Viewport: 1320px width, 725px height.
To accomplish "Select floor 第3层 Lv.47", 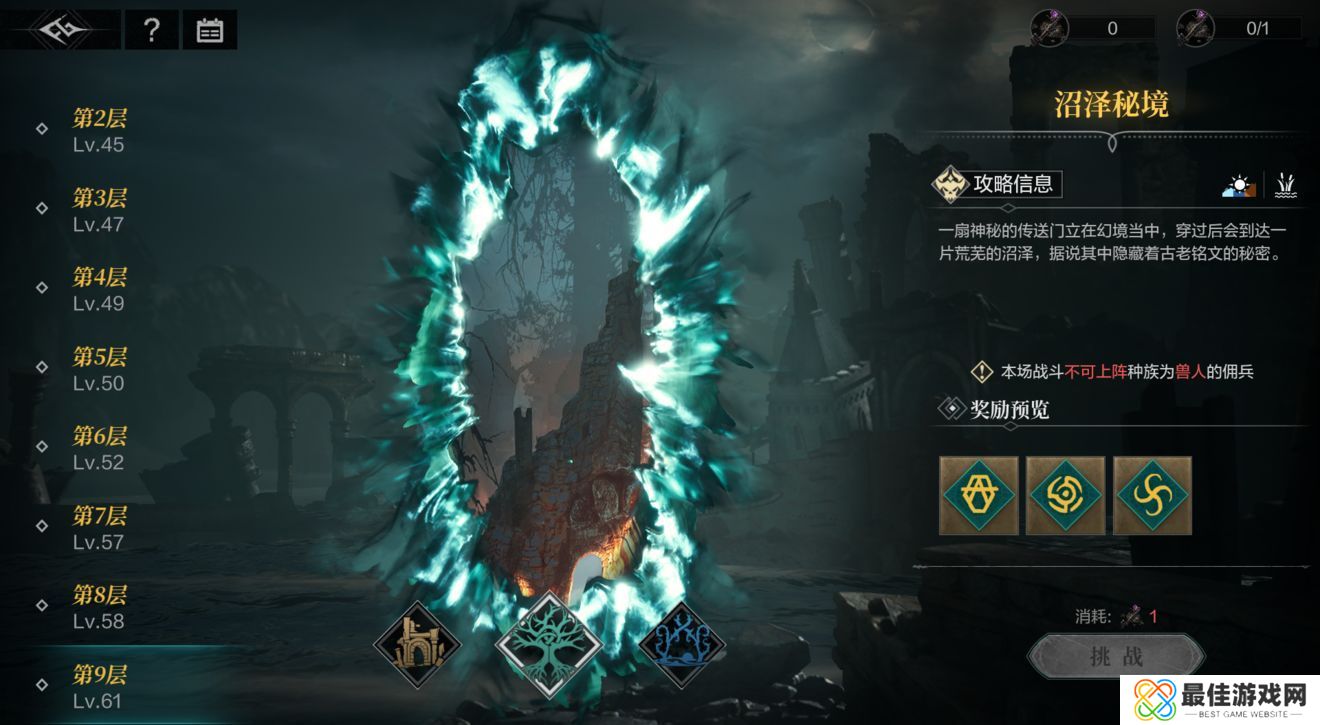I will coord(99,210).
